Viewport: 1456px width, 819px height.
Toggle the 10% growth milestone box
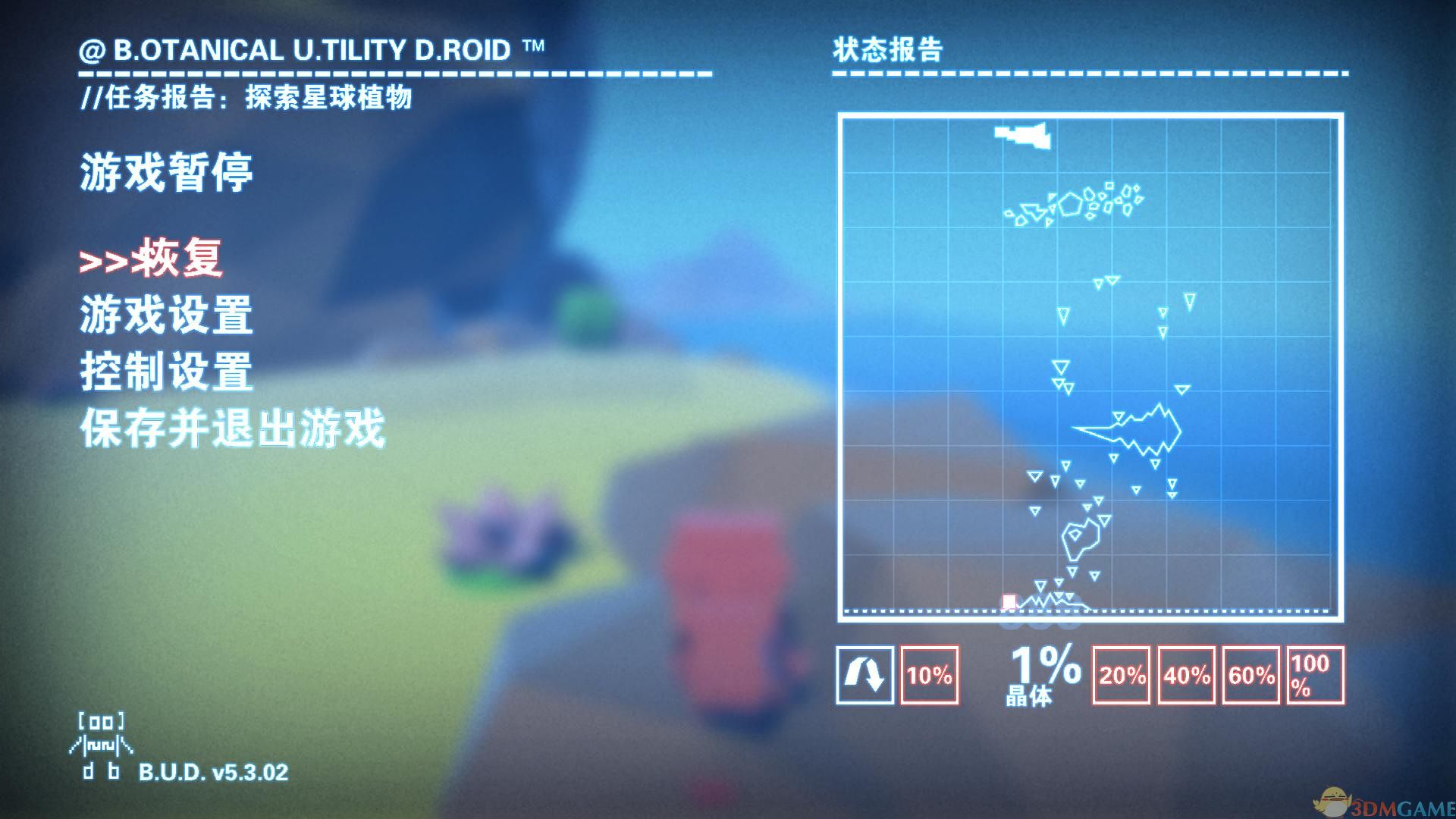[929, 673]
